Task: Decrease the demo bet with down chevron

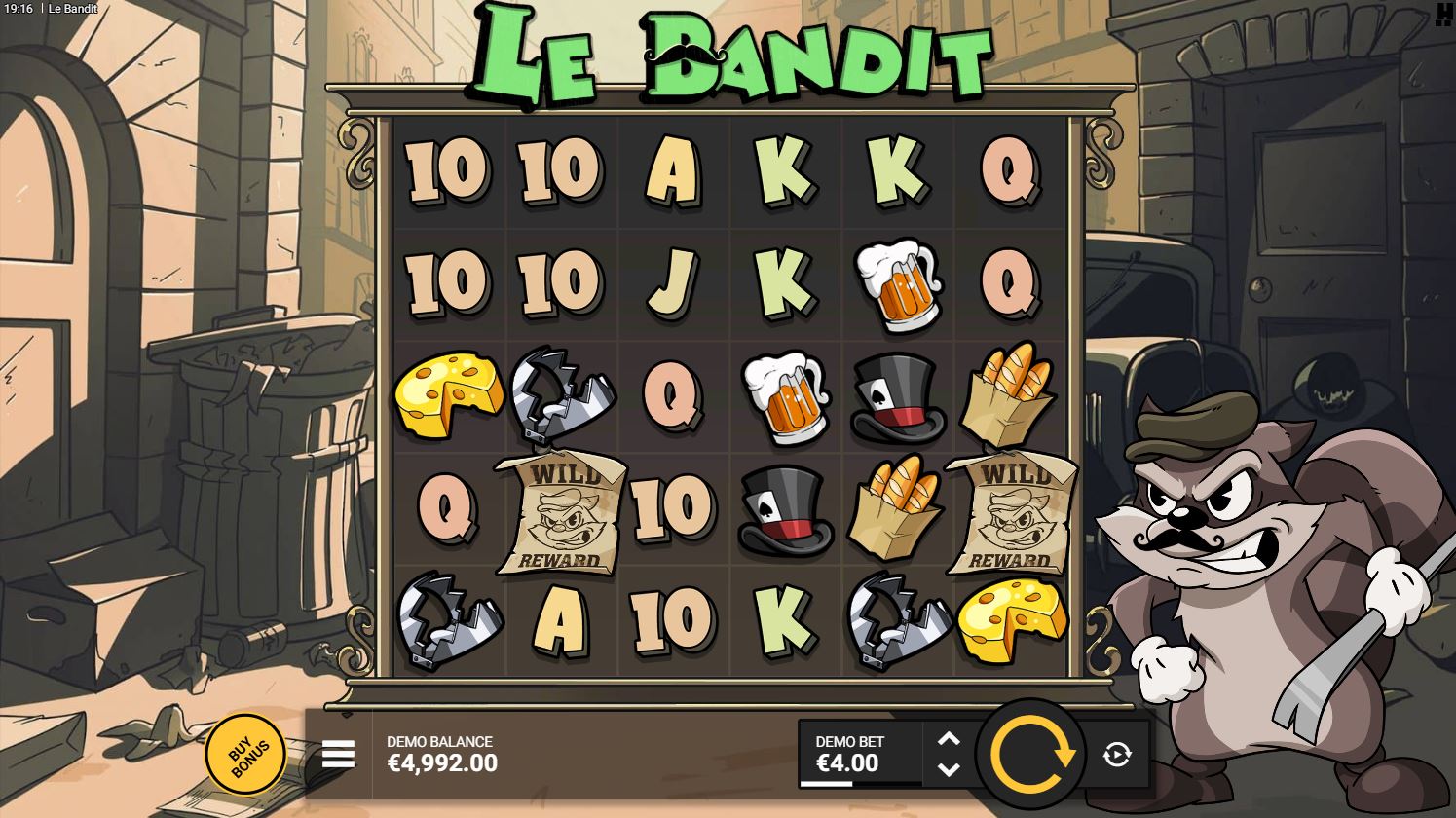Action: click(949, 770)
